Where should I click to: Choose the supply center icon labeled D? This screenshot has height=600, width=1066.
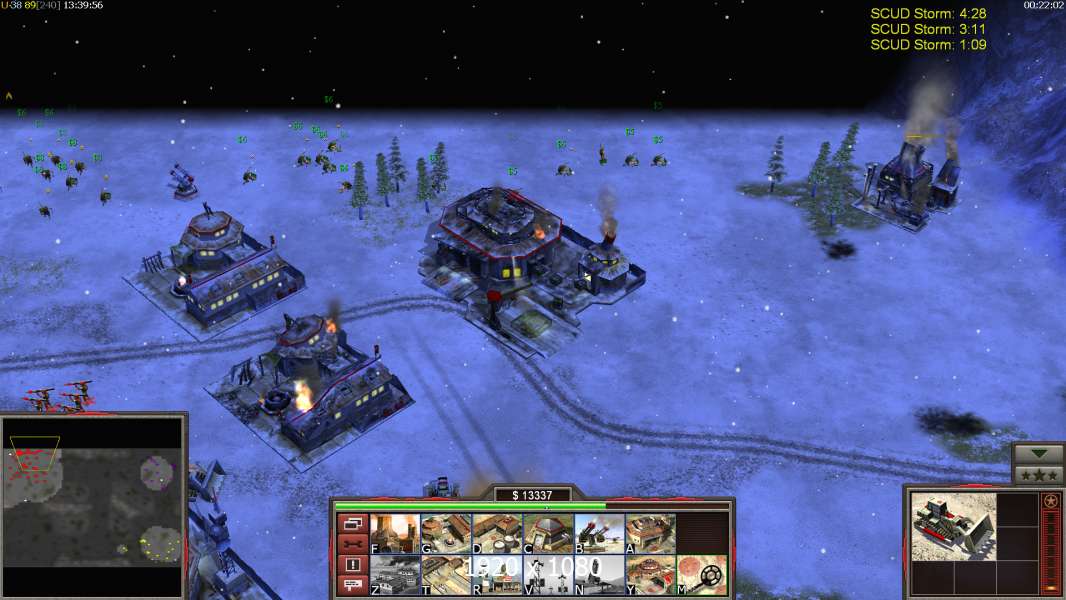coord(497,534)
